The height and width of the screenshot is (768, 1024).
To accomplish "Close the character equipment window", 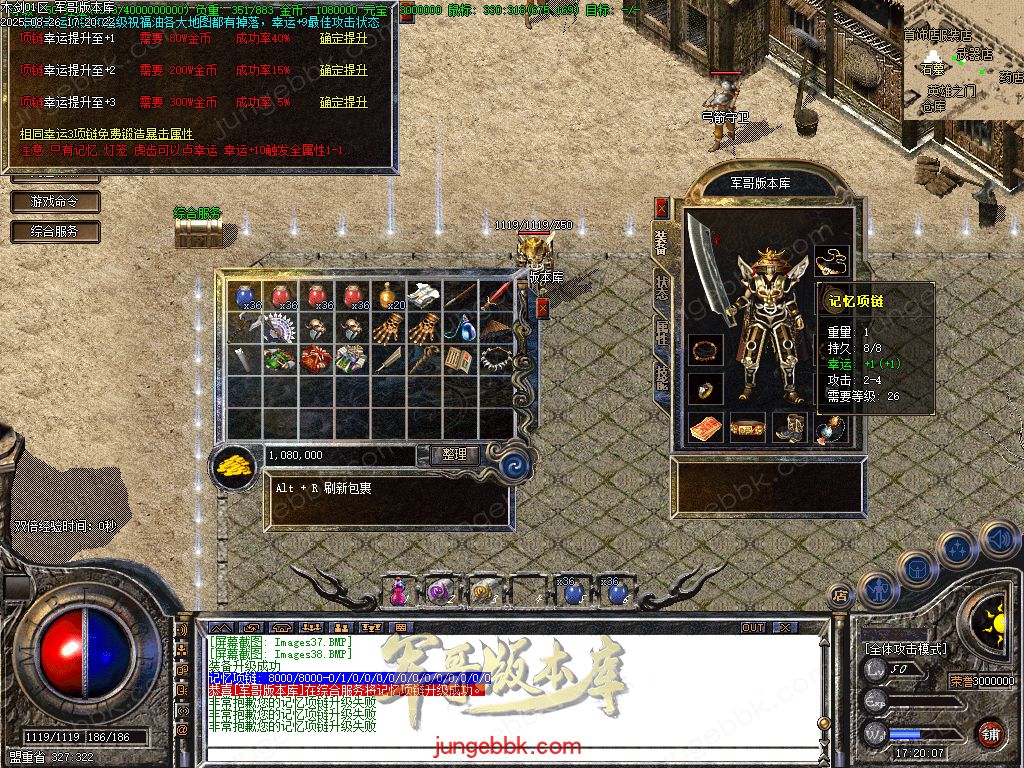I will tap(661, 207).
